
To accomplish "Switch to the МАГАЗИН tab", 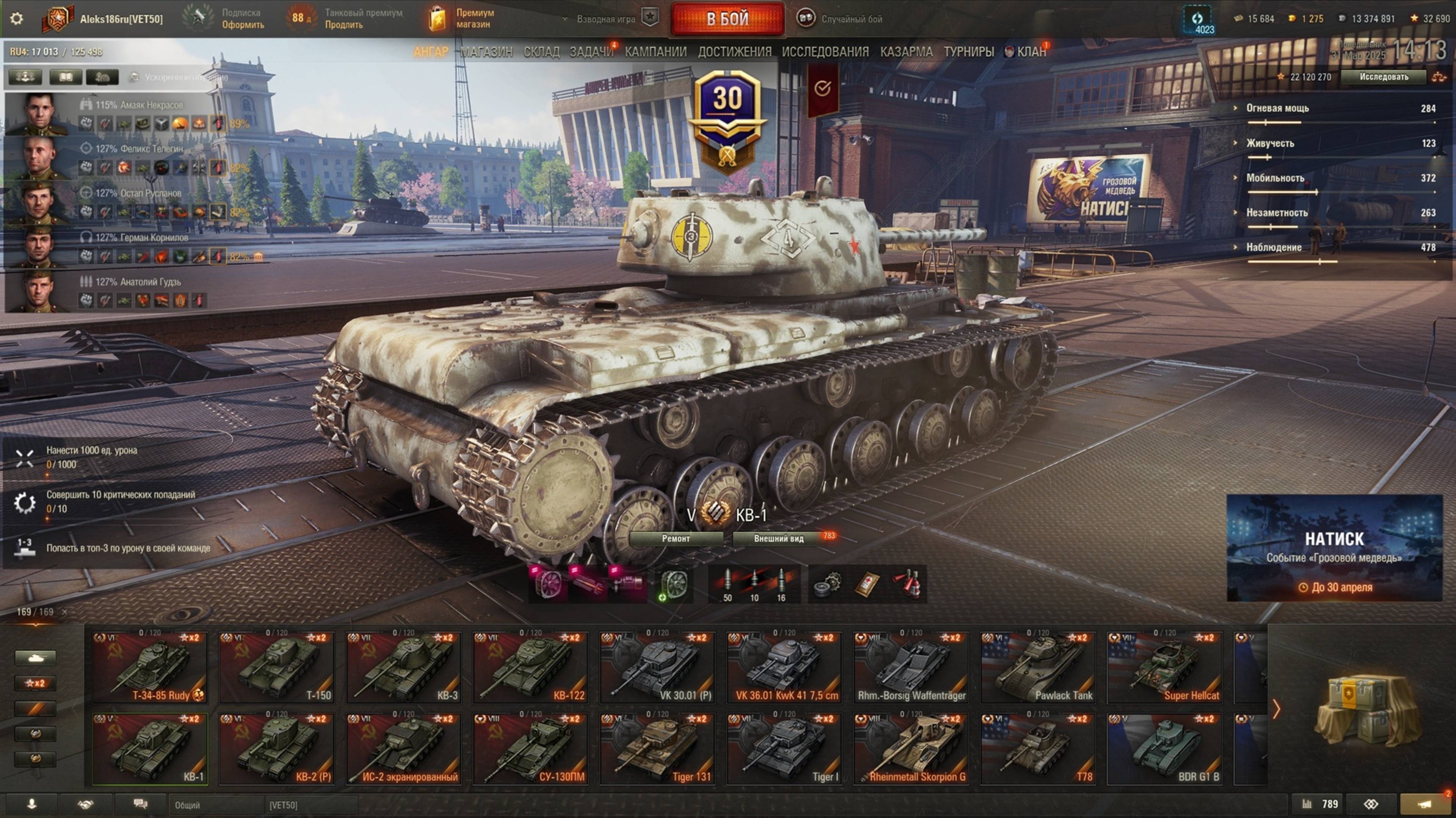I will [x=486, y=52].
